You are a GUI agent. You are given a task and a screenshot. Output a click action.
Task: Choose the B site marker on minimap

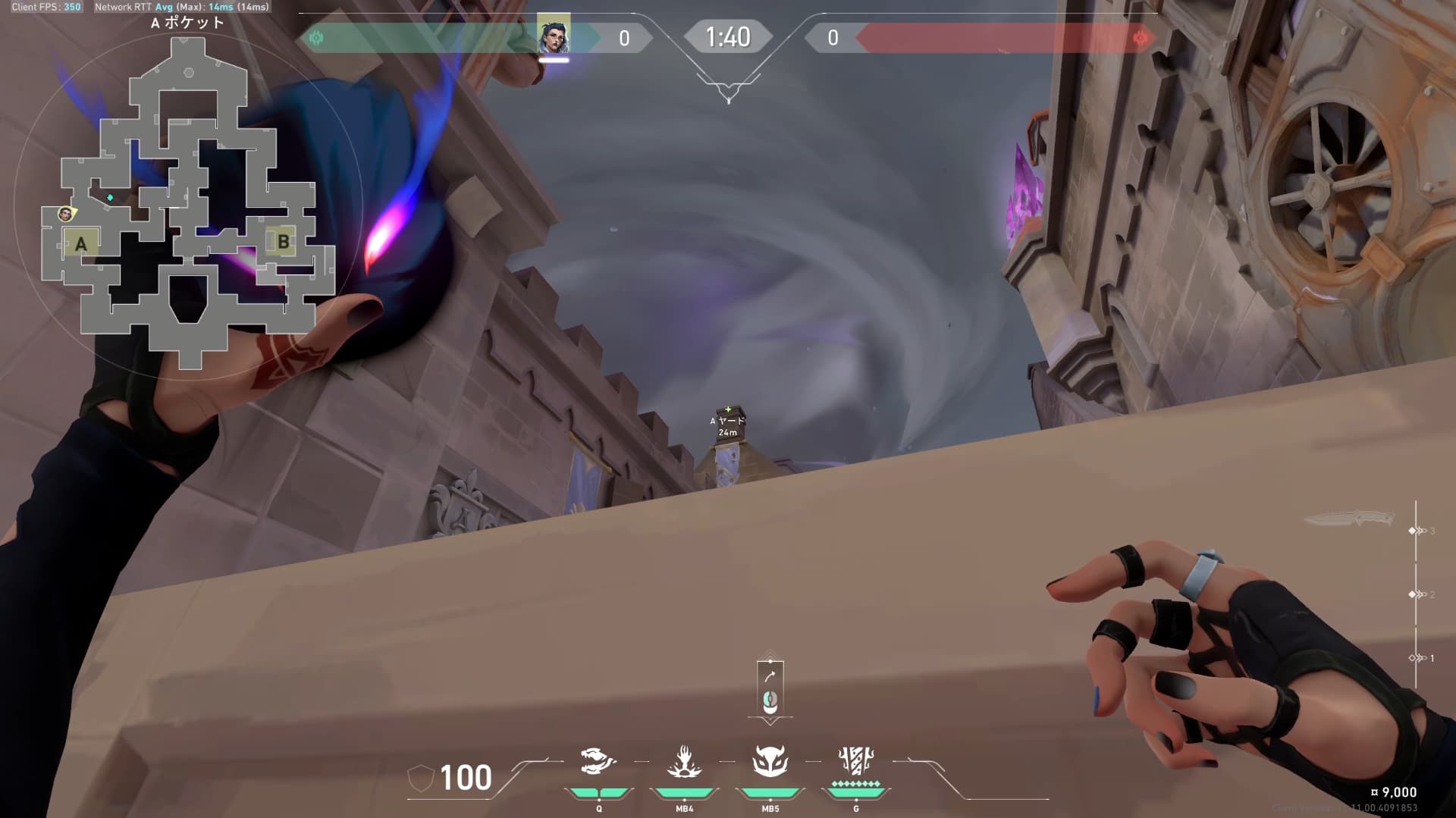click(283, 242)
